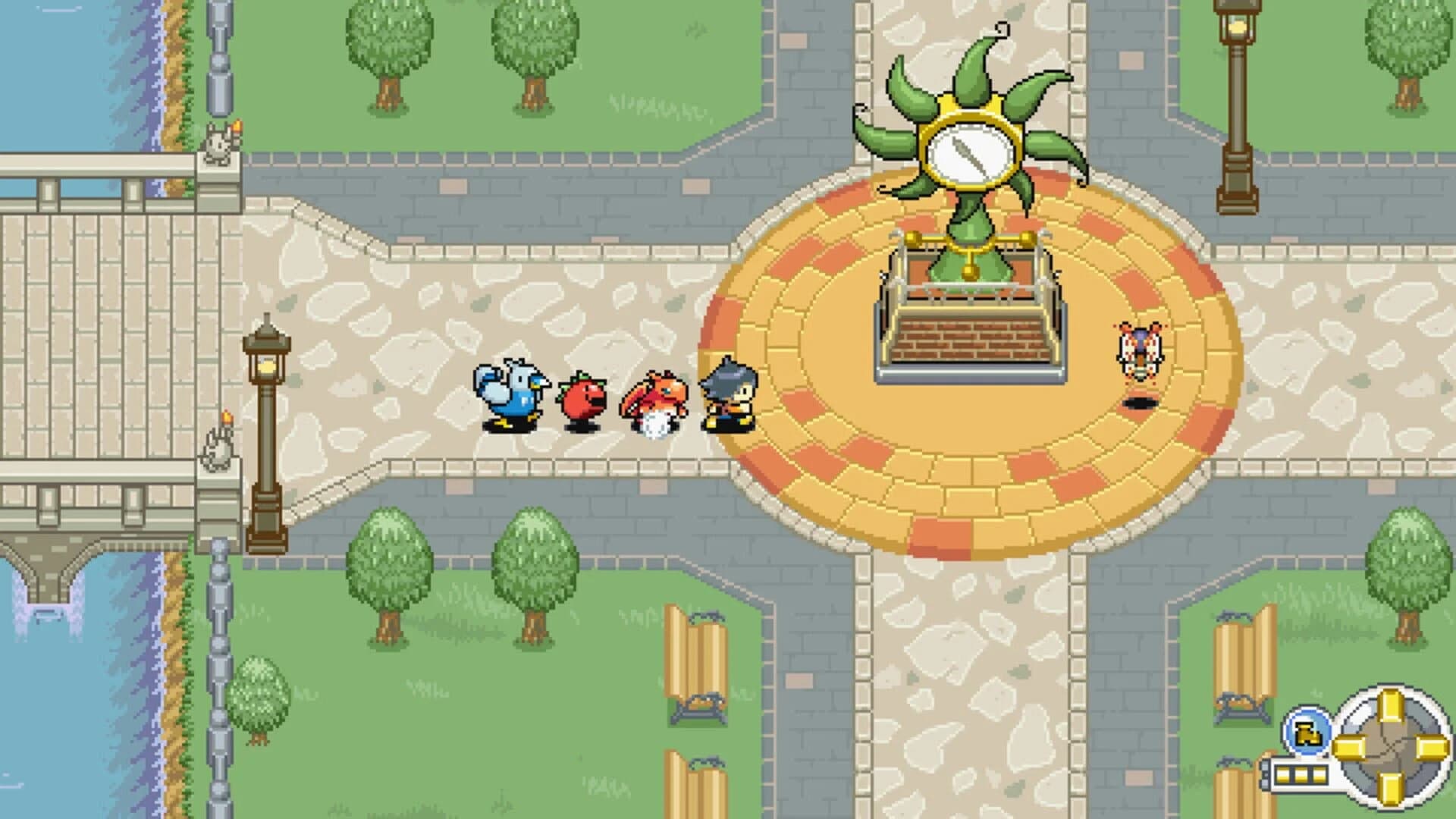Click the brick steps of the monument
The image size is (1456, 819).
coord(969,340)
